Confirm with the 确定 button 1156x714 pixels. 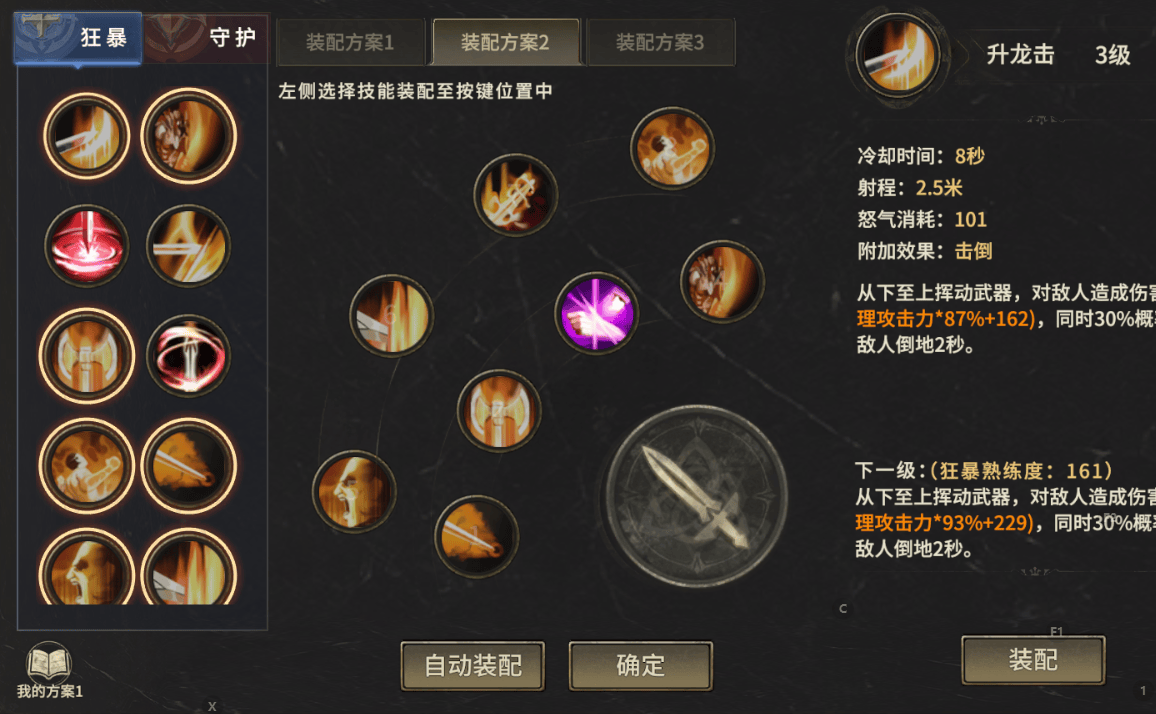click(640, 666)
